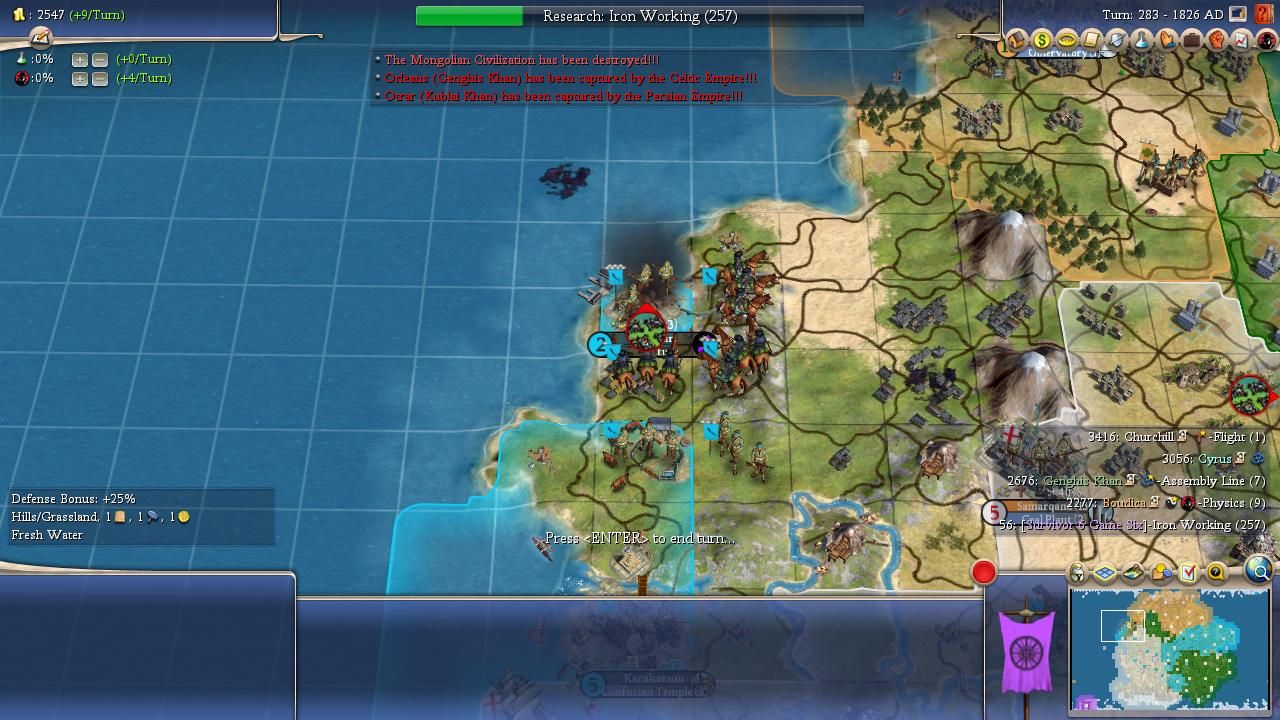The image size is (1280, 720).
Task: Decrease the research rate with minus
Action: pos(100,60)
